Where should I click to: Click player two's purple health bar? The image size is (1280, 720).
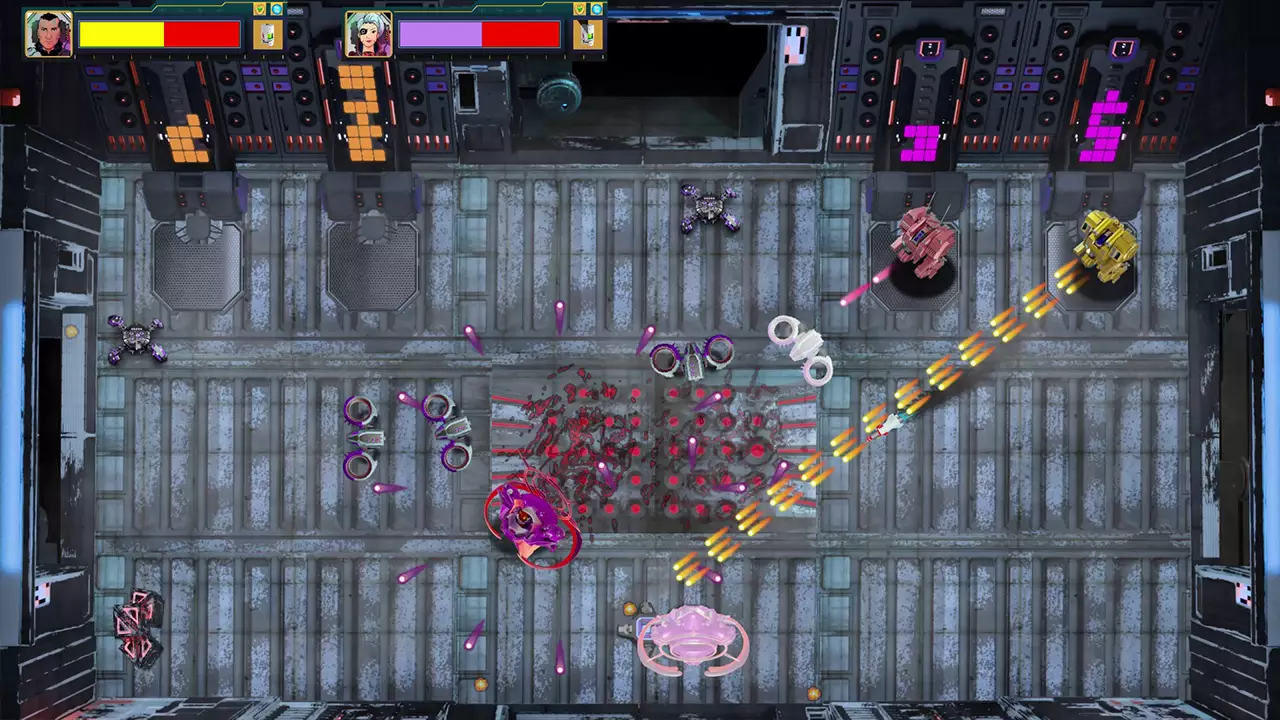tap(440, 33)
